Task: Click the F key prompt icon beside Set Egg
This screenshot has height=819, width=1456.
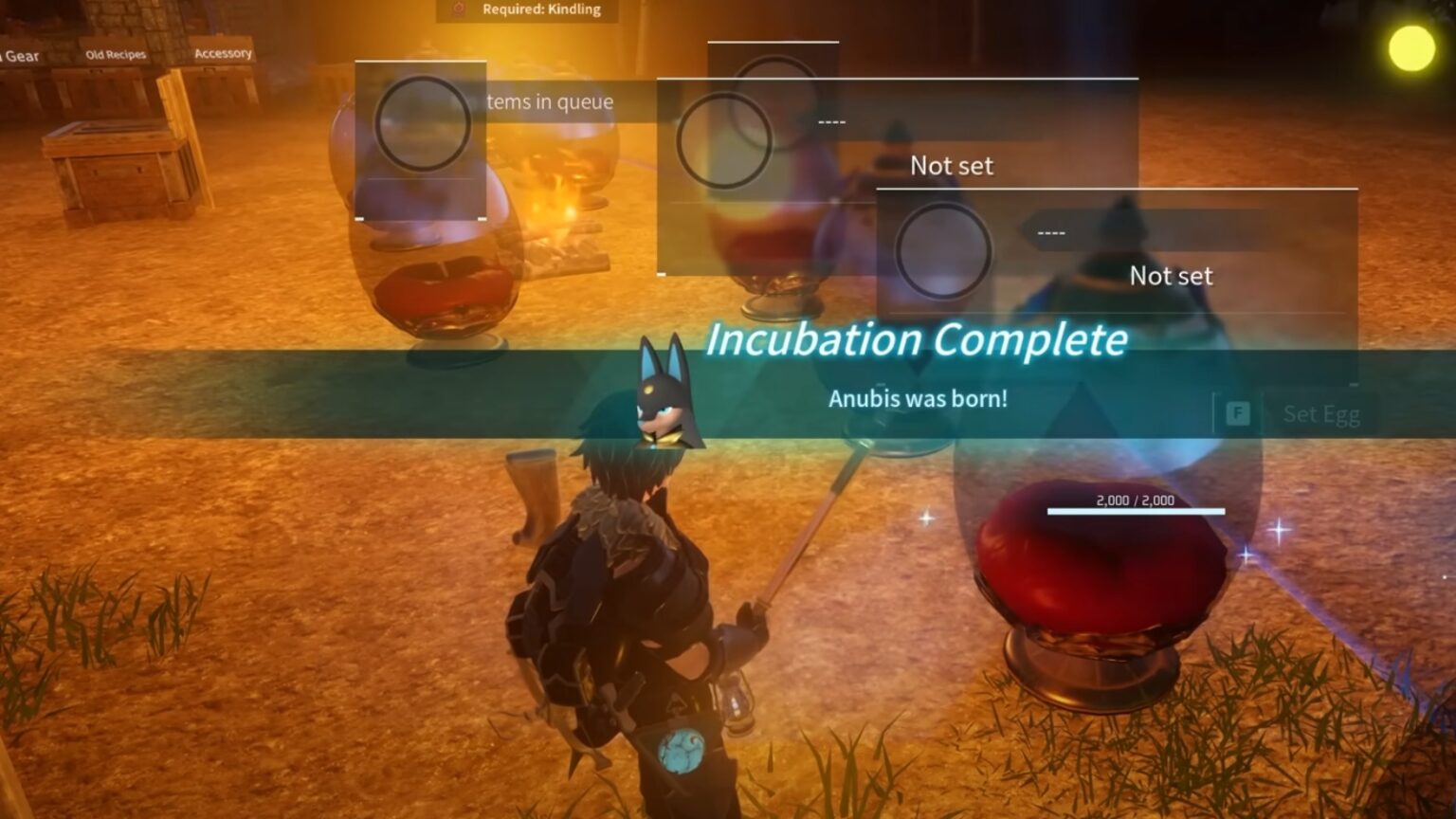Action: (1238, 413)
